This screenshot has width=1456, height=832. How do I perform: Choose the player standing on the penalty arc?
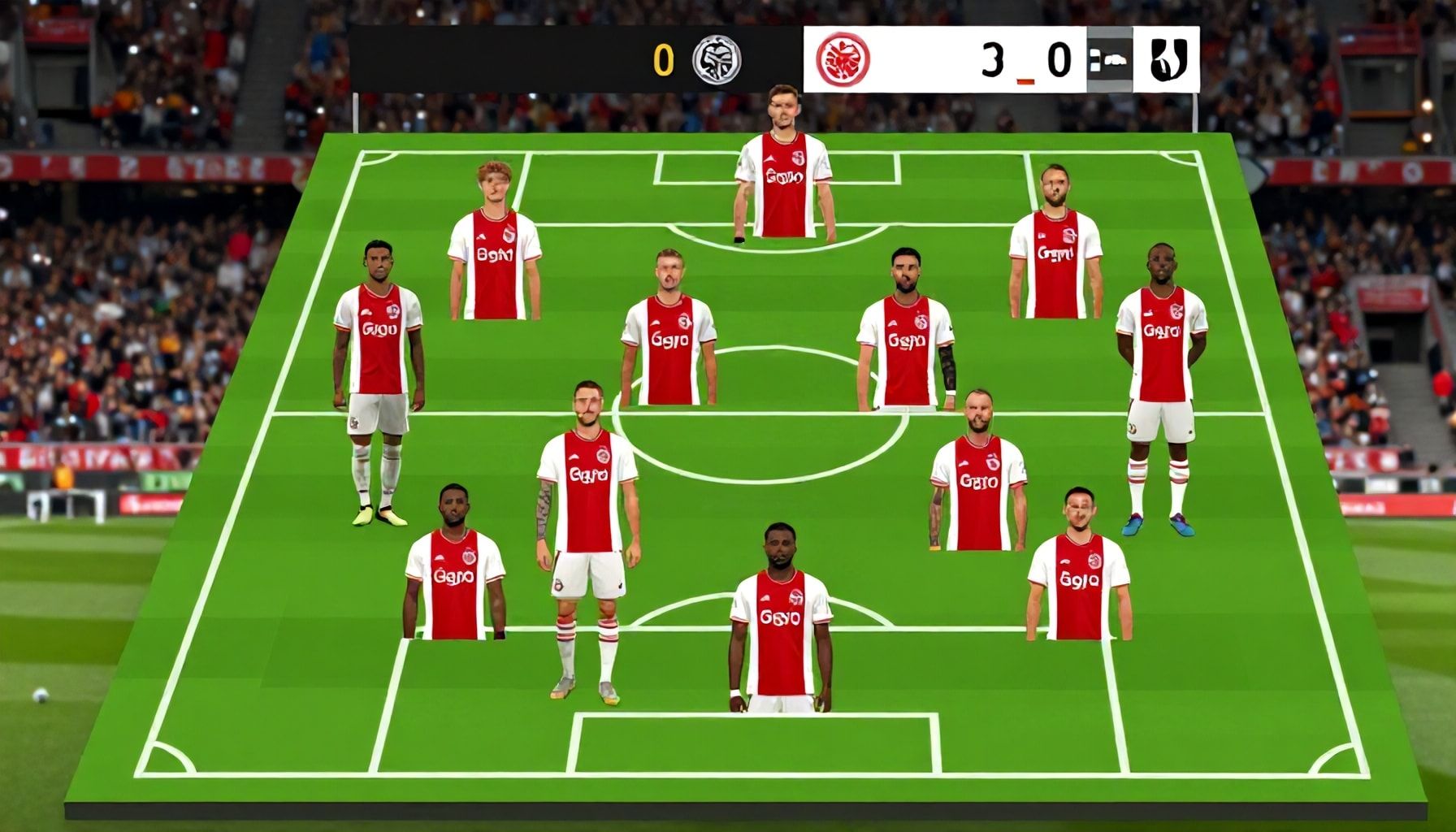coord(780,622)
